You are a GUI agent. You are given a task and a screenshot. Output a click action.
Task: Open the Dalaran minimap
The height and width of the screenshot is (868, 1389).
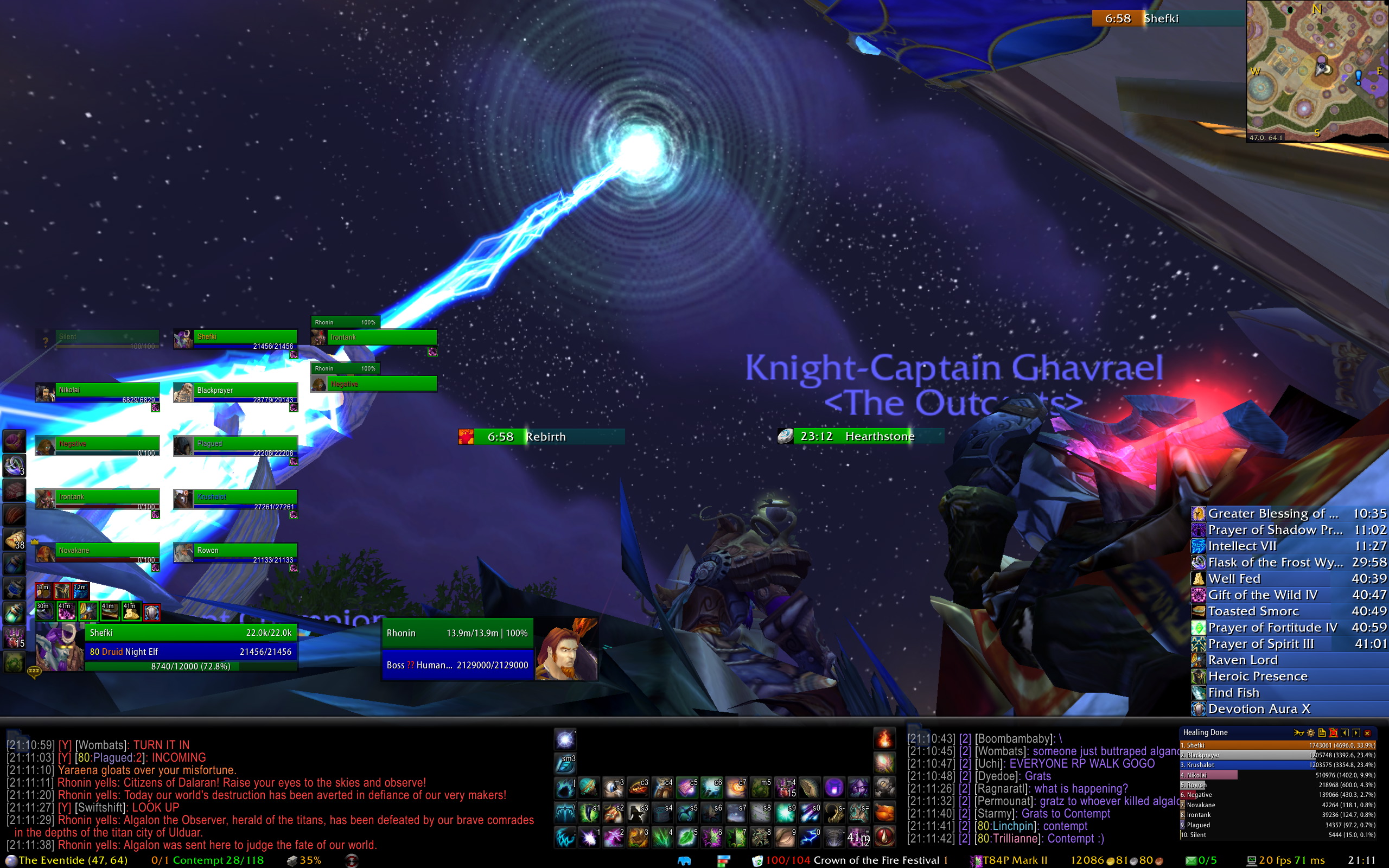click(x=1317, y=71)
